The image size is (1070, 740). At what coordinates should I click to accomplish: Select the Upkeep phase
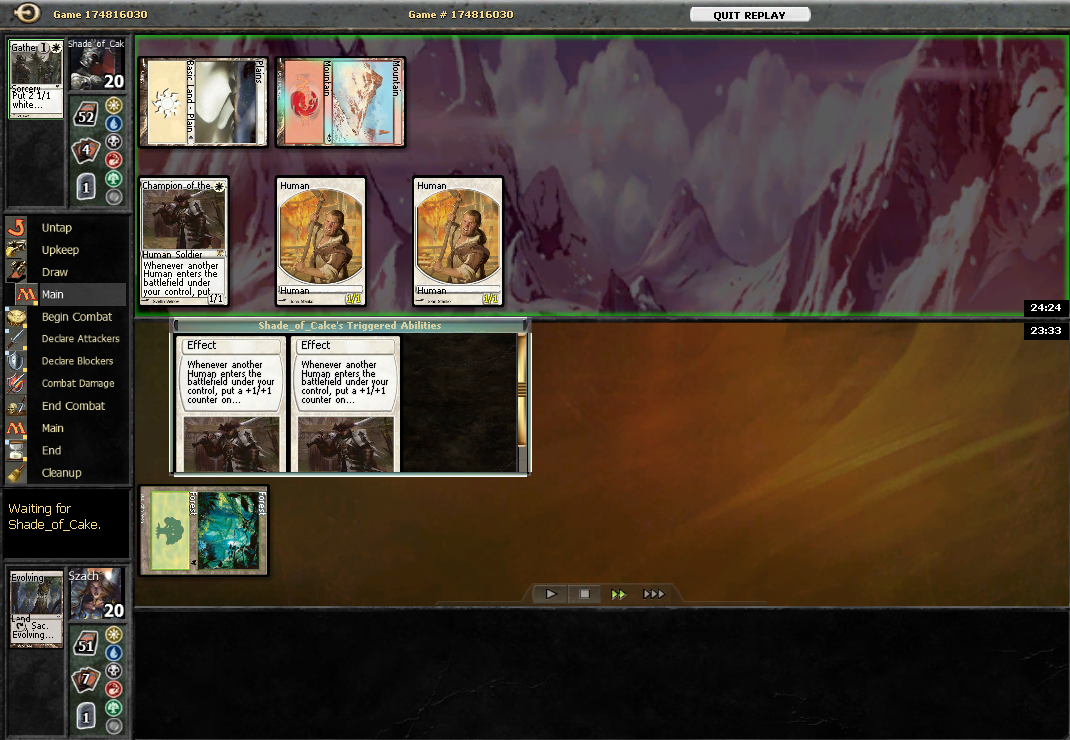(x=60, y=250)
